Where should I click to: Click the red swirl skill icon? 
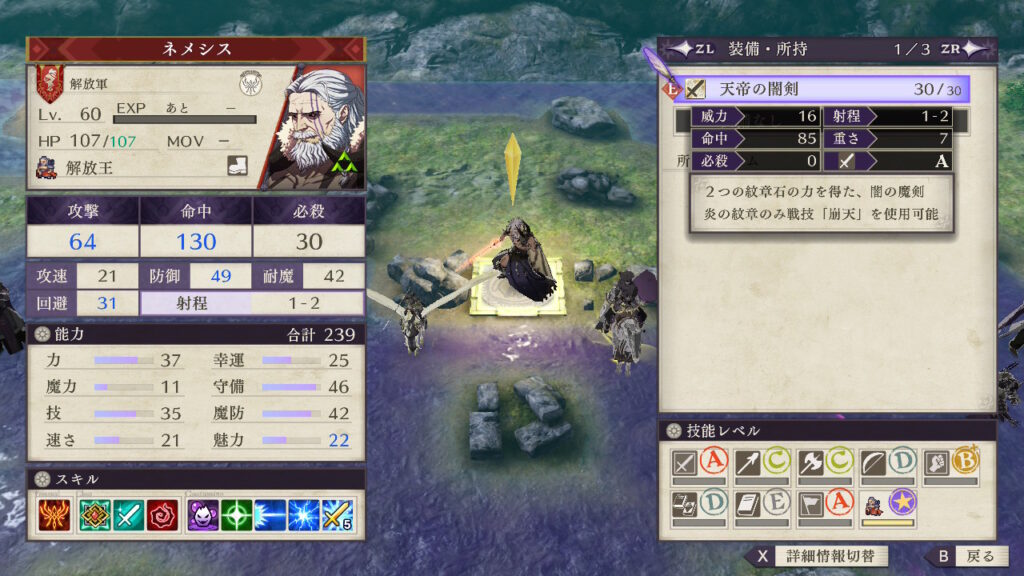162,515
